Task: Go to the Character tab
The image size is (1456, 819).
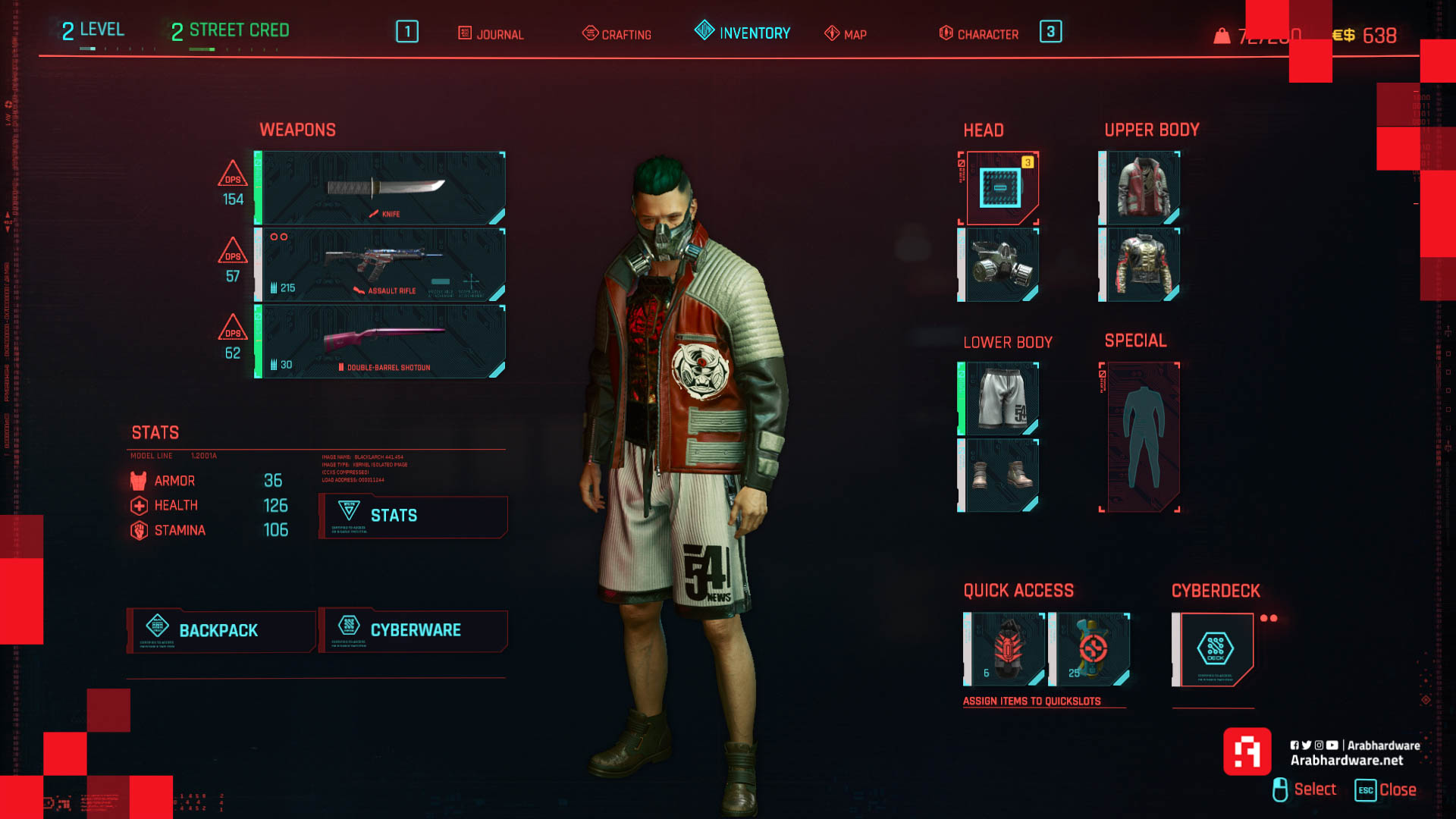Action: coord(979,34)
